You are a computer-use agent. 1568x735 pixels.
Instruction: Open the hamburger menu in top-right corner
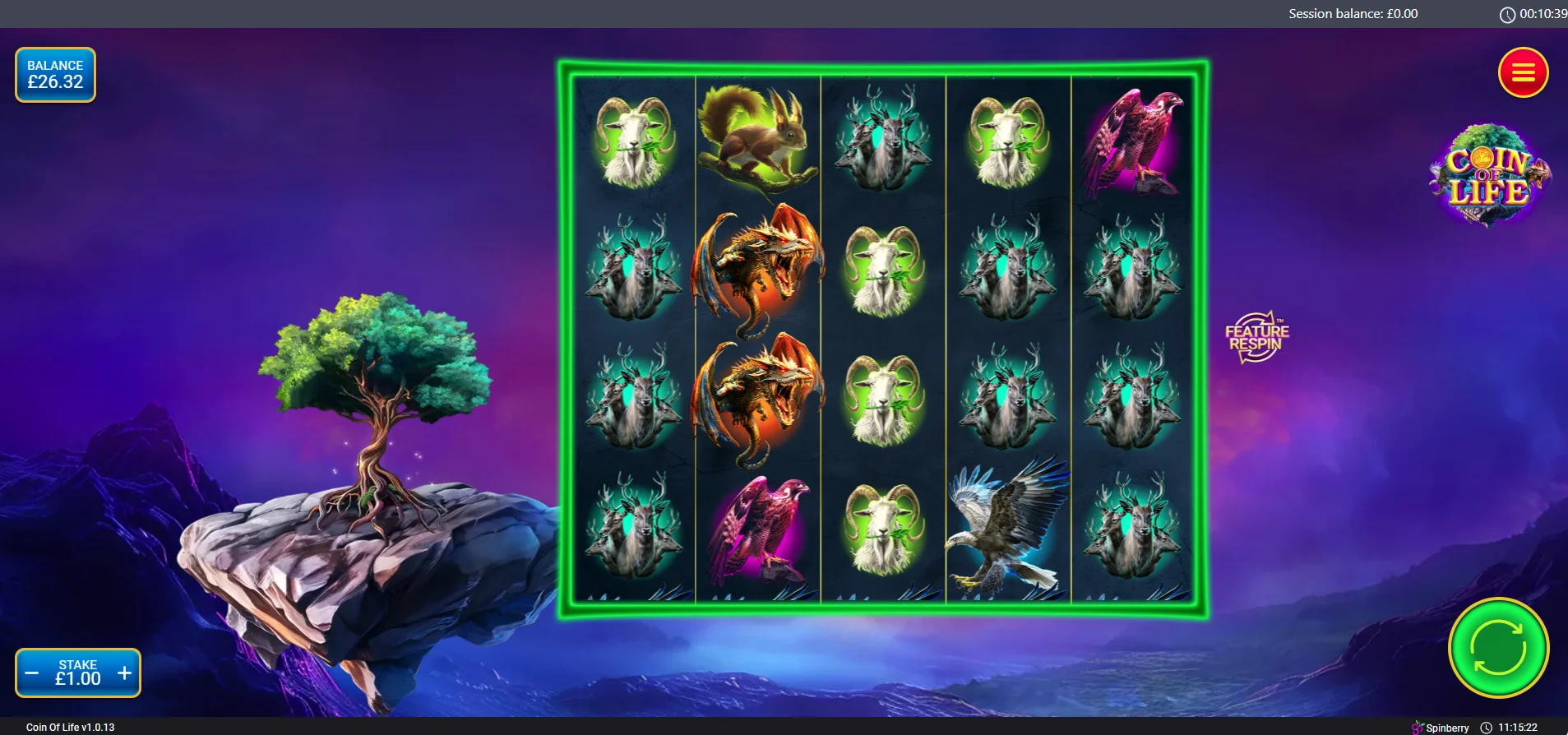pyautogui.click(x=1522, y=73)
